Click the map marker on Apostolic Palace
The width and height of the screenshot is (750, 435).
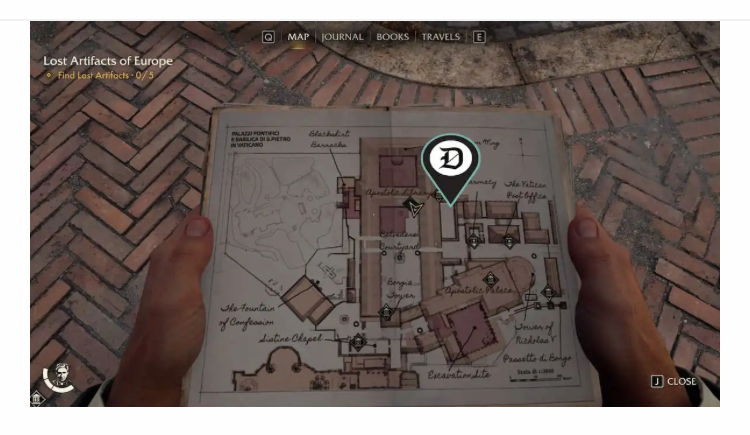490,279
